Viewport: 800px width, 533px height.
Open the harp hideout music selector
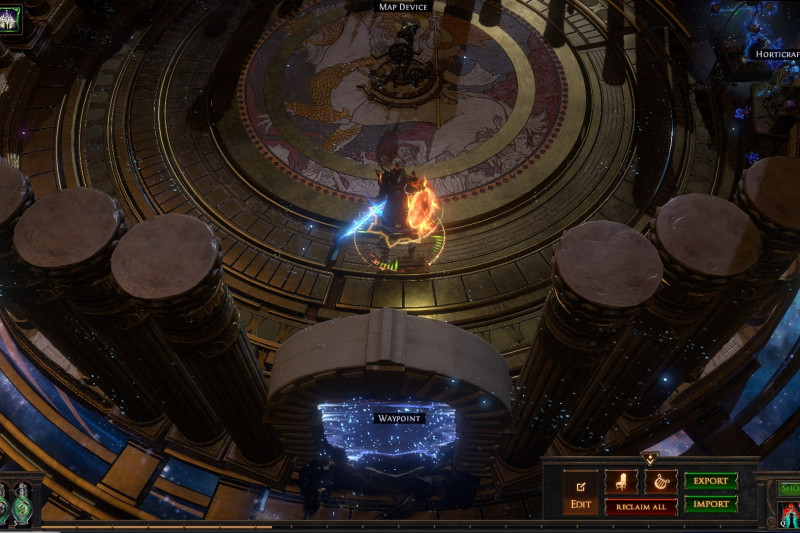click(x=660, y=482)
